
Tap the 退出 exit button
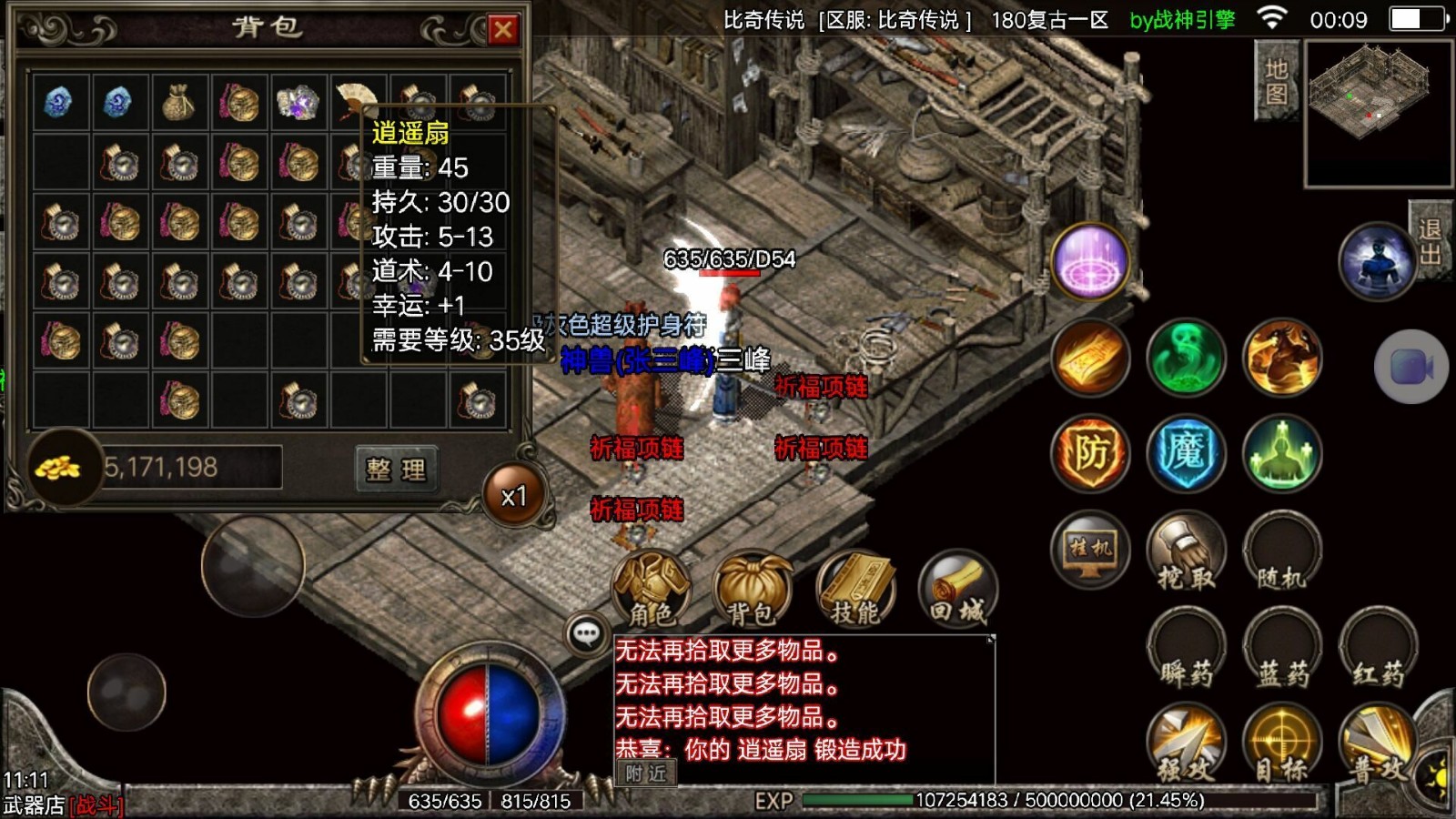coord(1430,241)
